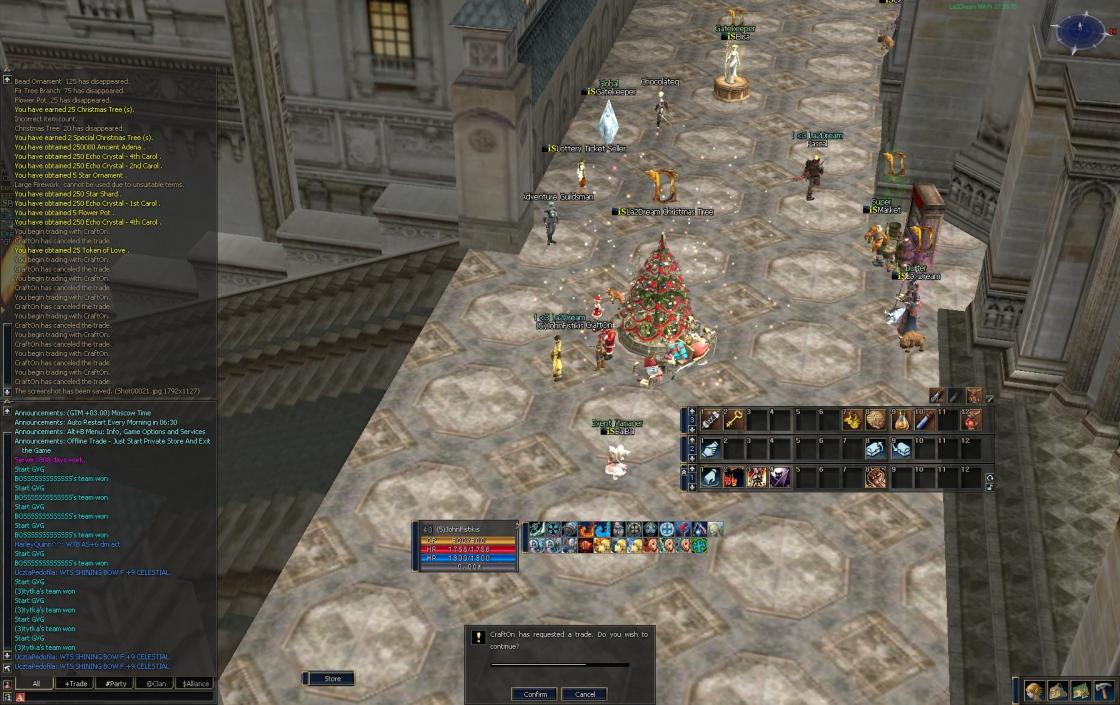Open the hammer system menu icon
This screenshot has height=705, width=1120.
(x=1104, y=691)
